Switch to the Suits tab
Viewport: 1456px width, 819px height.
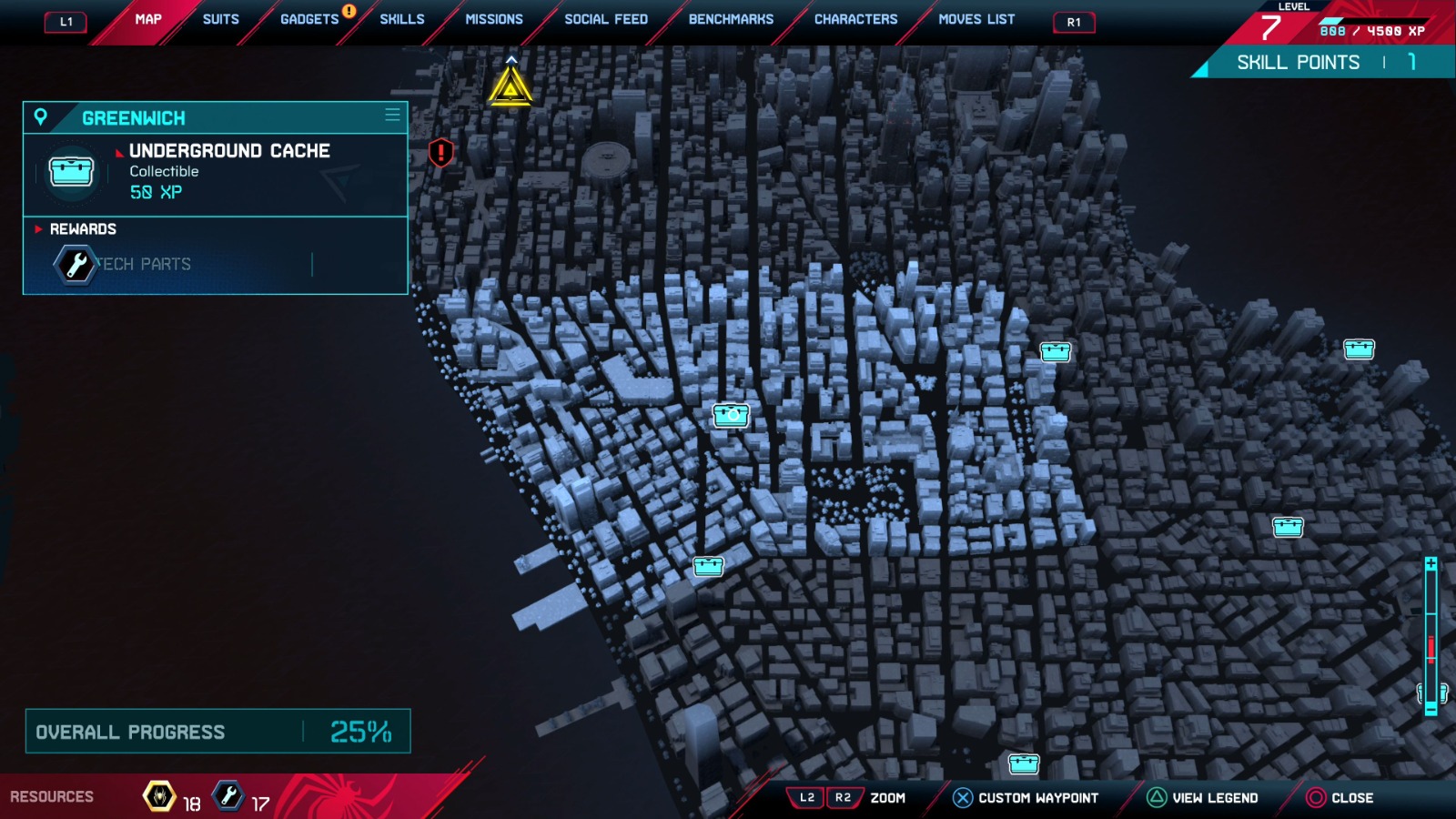click(x=220, y=19)
